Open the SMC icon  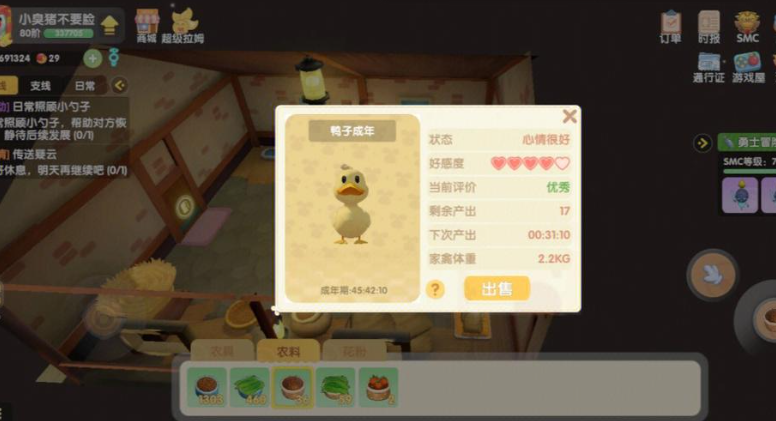click(747, 25)
